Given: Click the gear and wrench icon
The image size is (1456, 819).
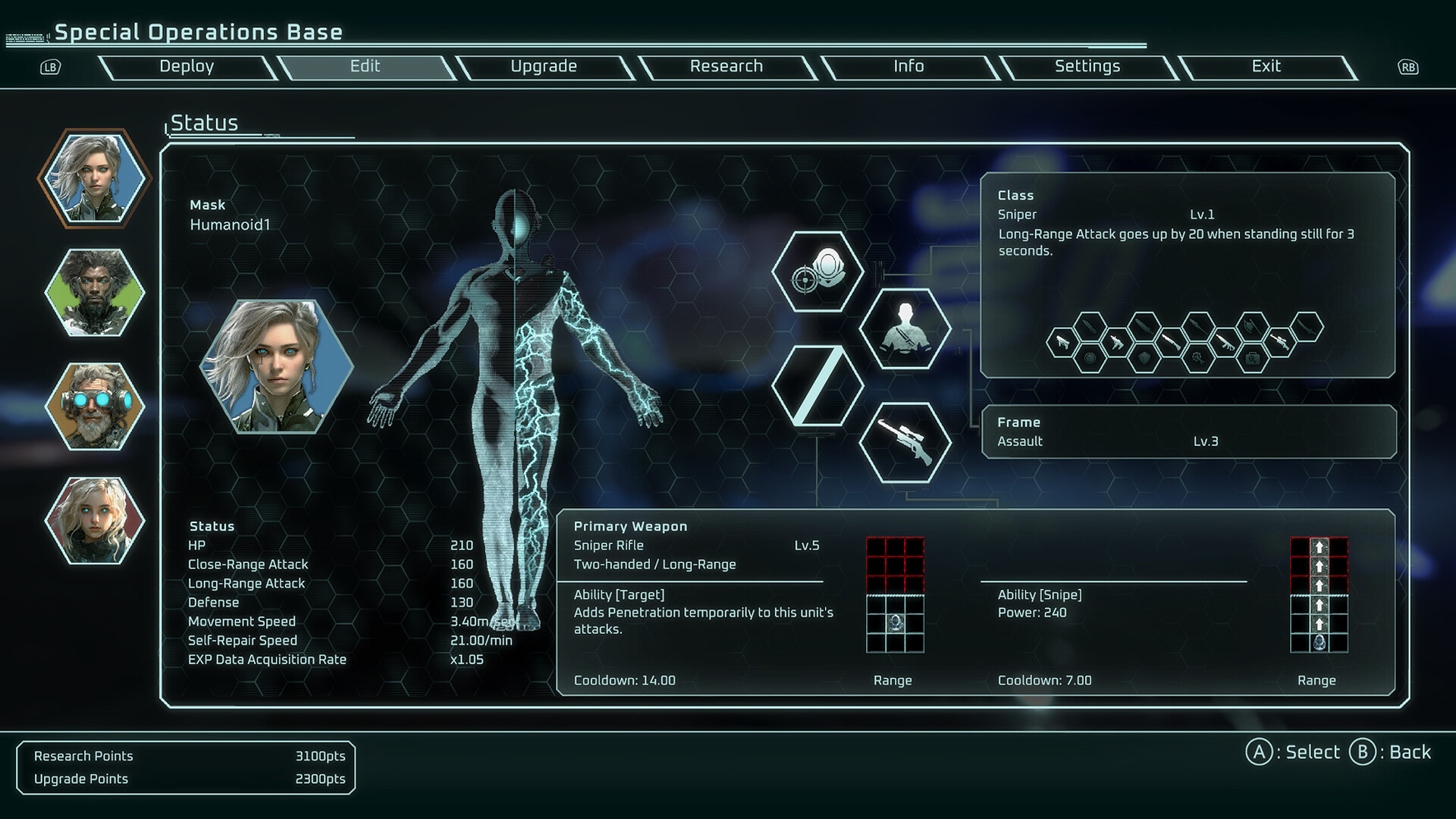Looking at the screenshot, I should 1198,359.
